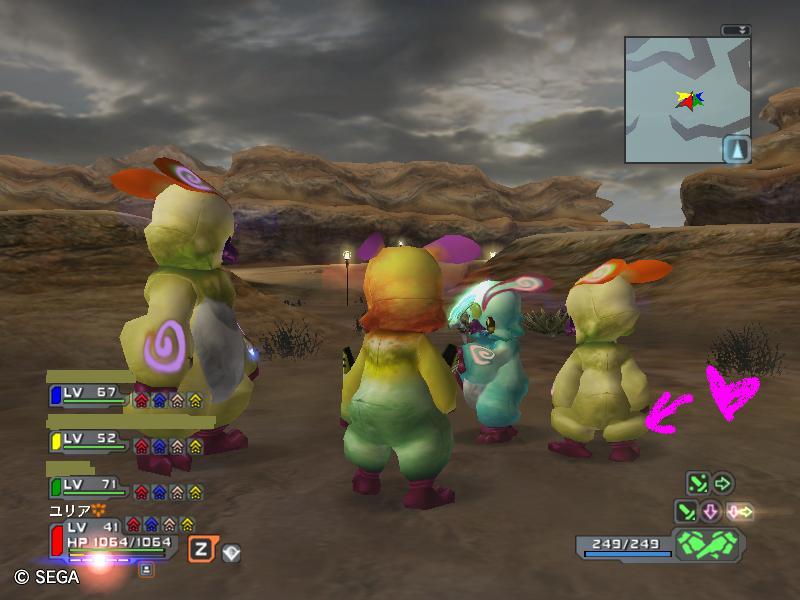This screenshot has height=600, width=800.
Task: Select the LV 52 yellow party member
Action: (90, 442)
